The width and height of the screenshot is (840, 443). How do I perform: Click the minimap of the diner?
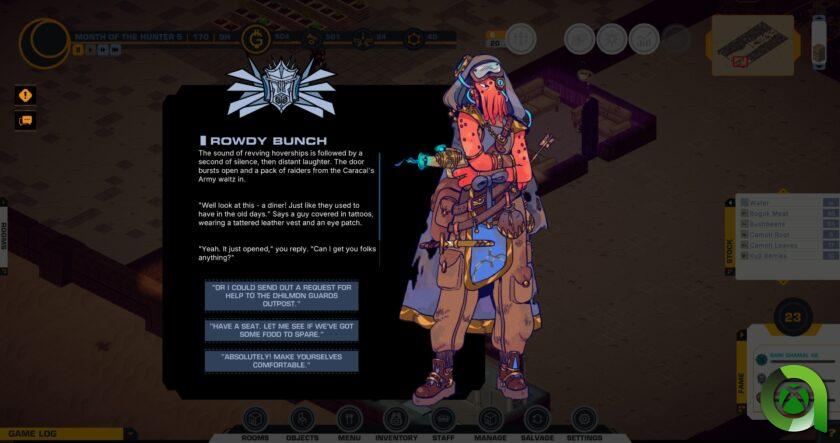click(752, 43)
